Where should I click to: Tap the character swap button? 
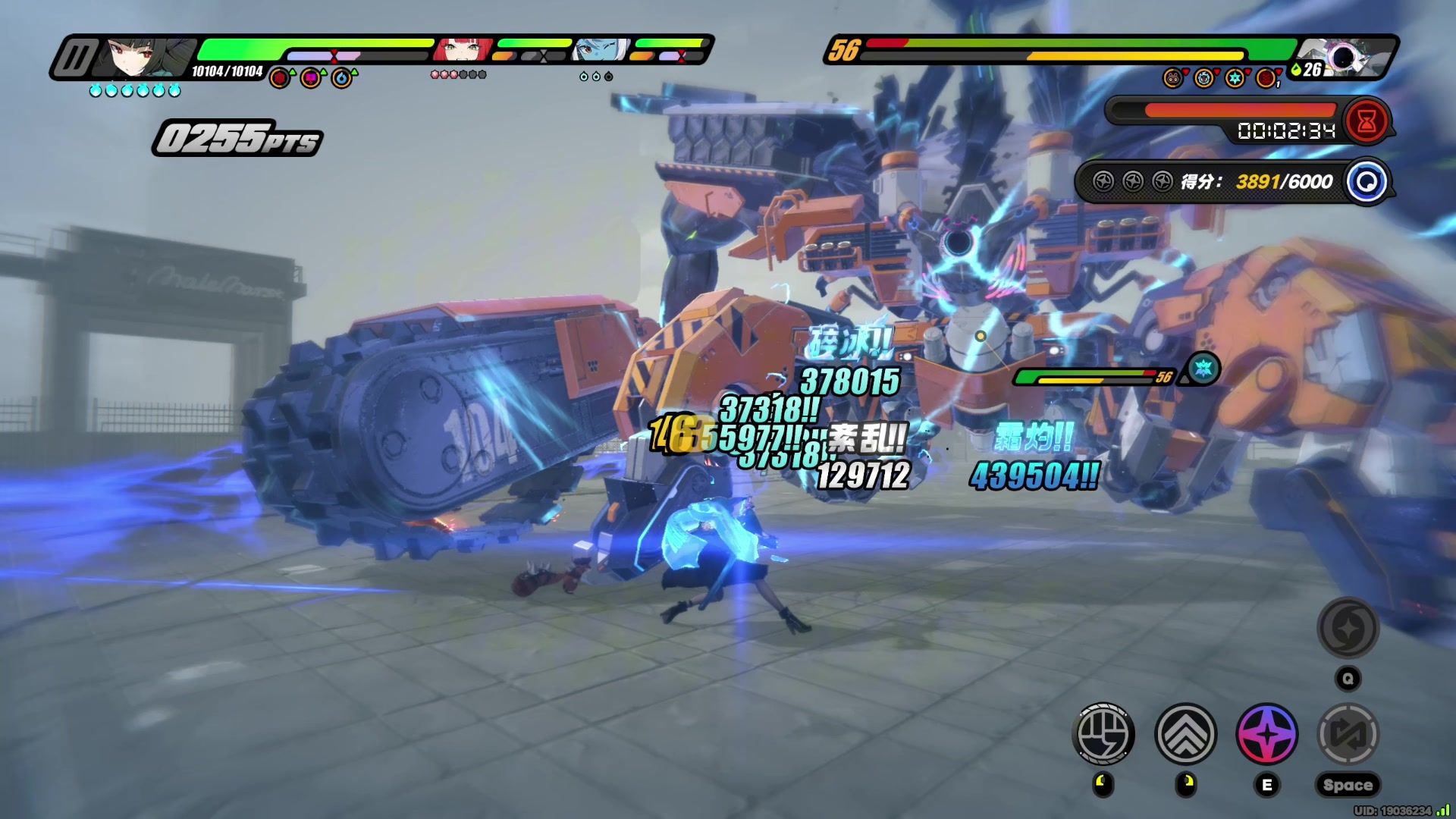(1348, 733)
